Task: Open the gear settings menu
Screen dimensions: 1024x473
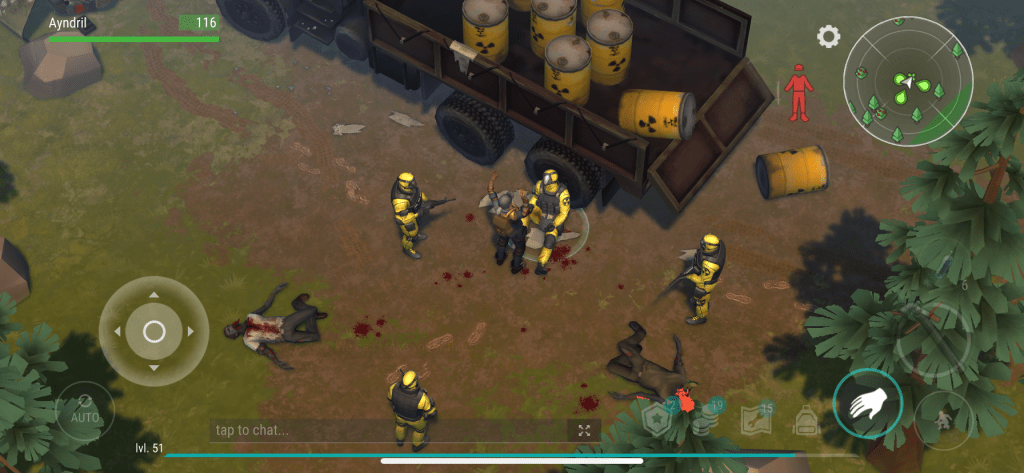Action: [828, 38]
